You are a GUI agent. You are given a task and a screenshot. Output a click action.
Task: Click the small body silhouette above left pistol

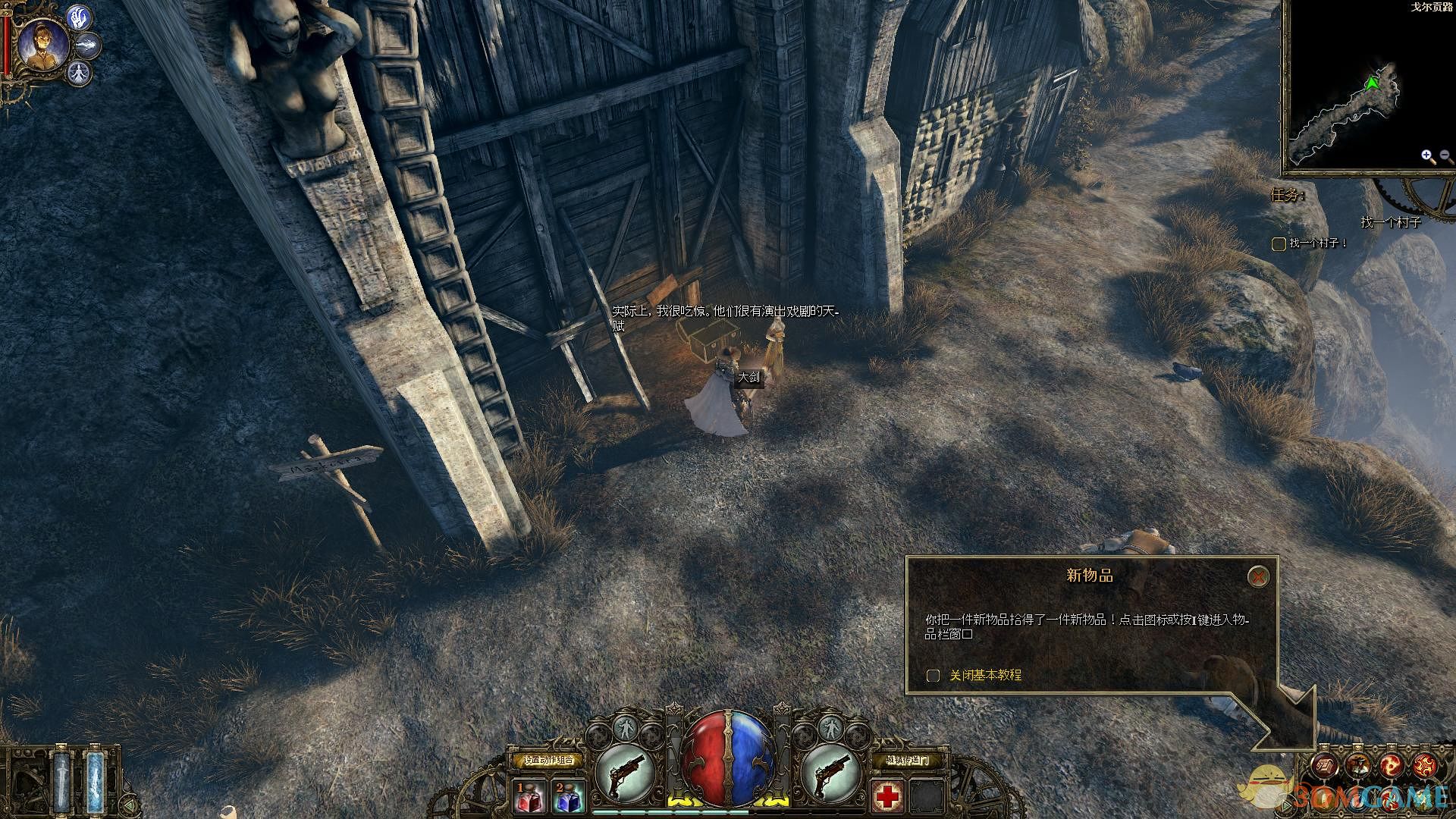[625, 728]
